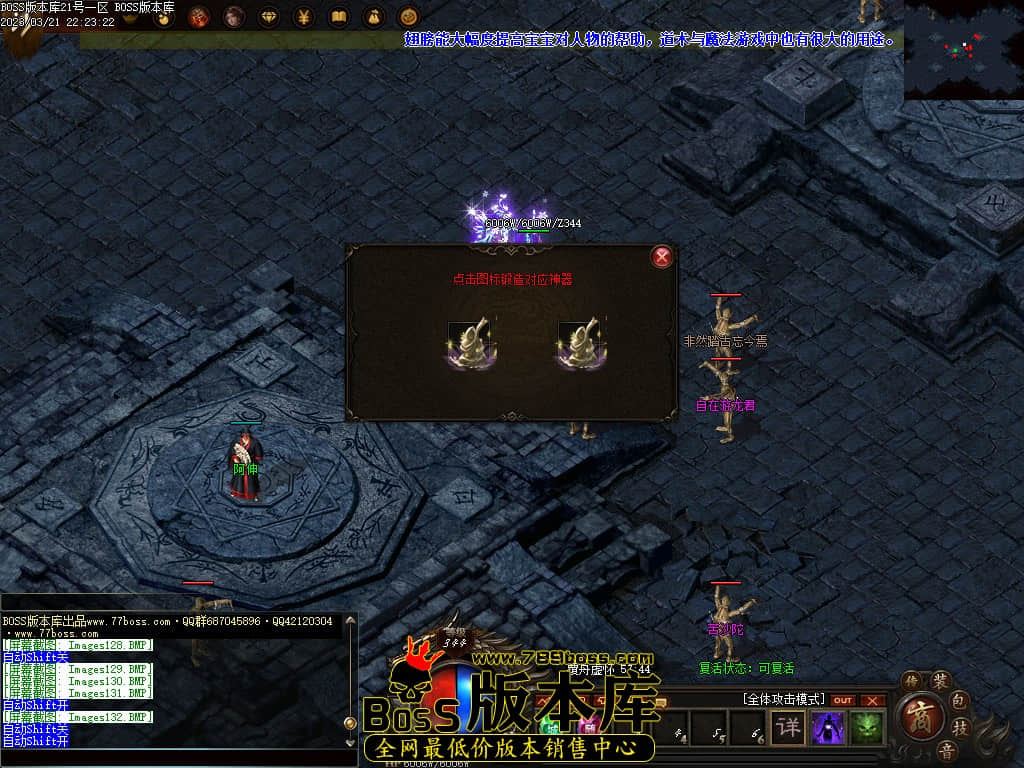This screenshot has width=1024, height=768.
Task: Click the diamond icon in top bar
Action: pyautogui.click(x=269, y=17)
